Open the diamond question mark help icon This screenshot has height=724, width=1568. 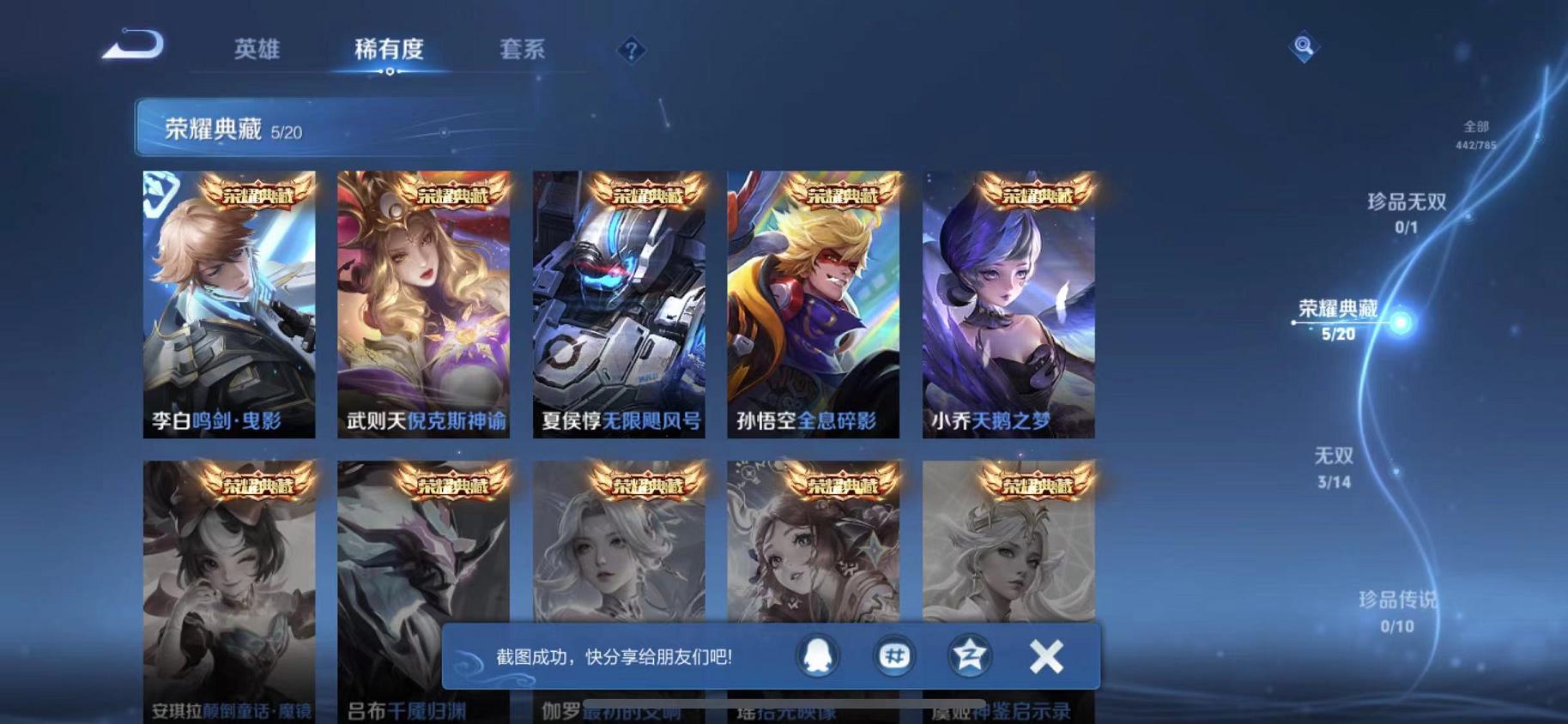tap(631, 51)
